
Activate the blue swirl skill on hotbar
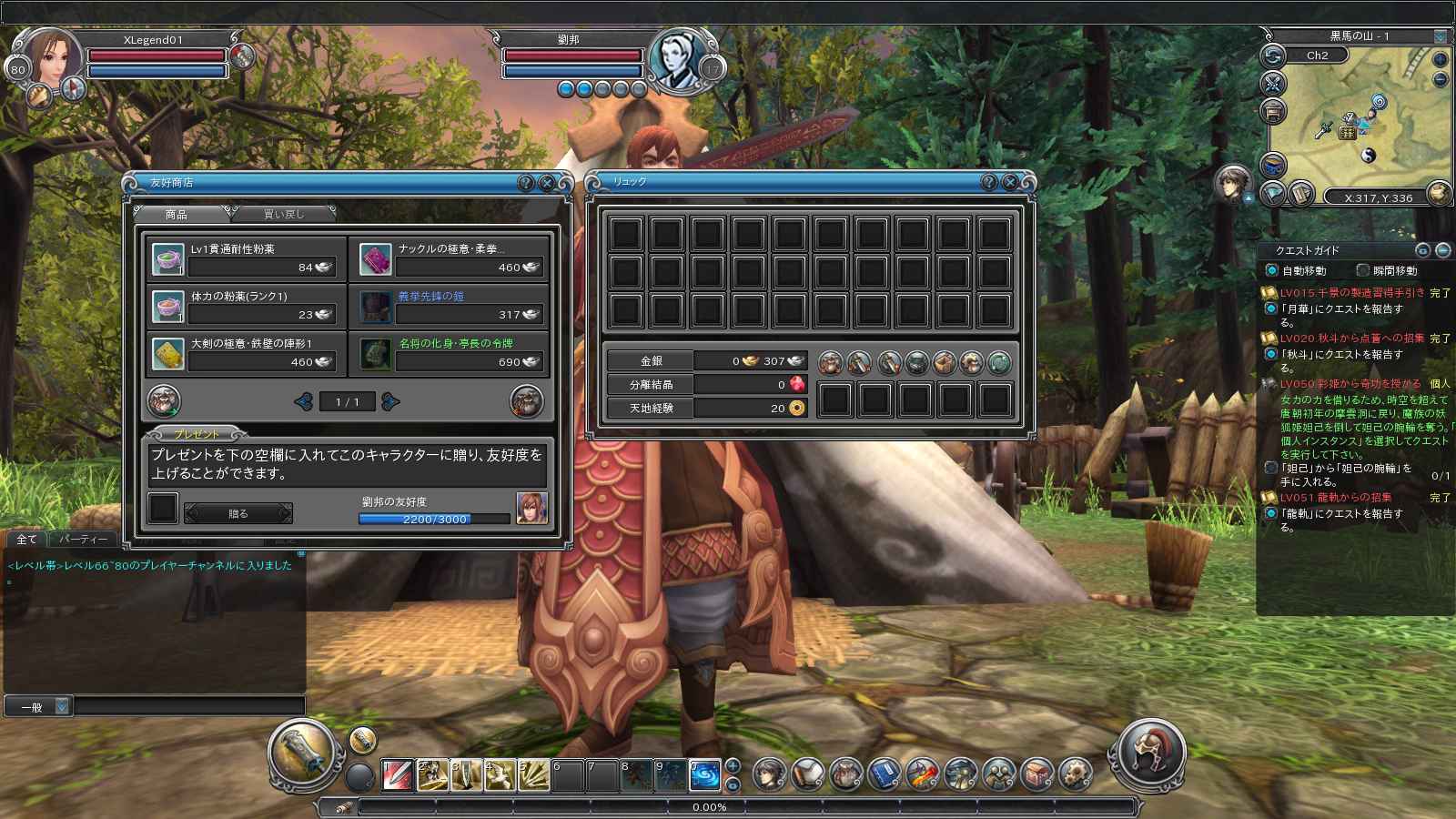tap(704, 776)
